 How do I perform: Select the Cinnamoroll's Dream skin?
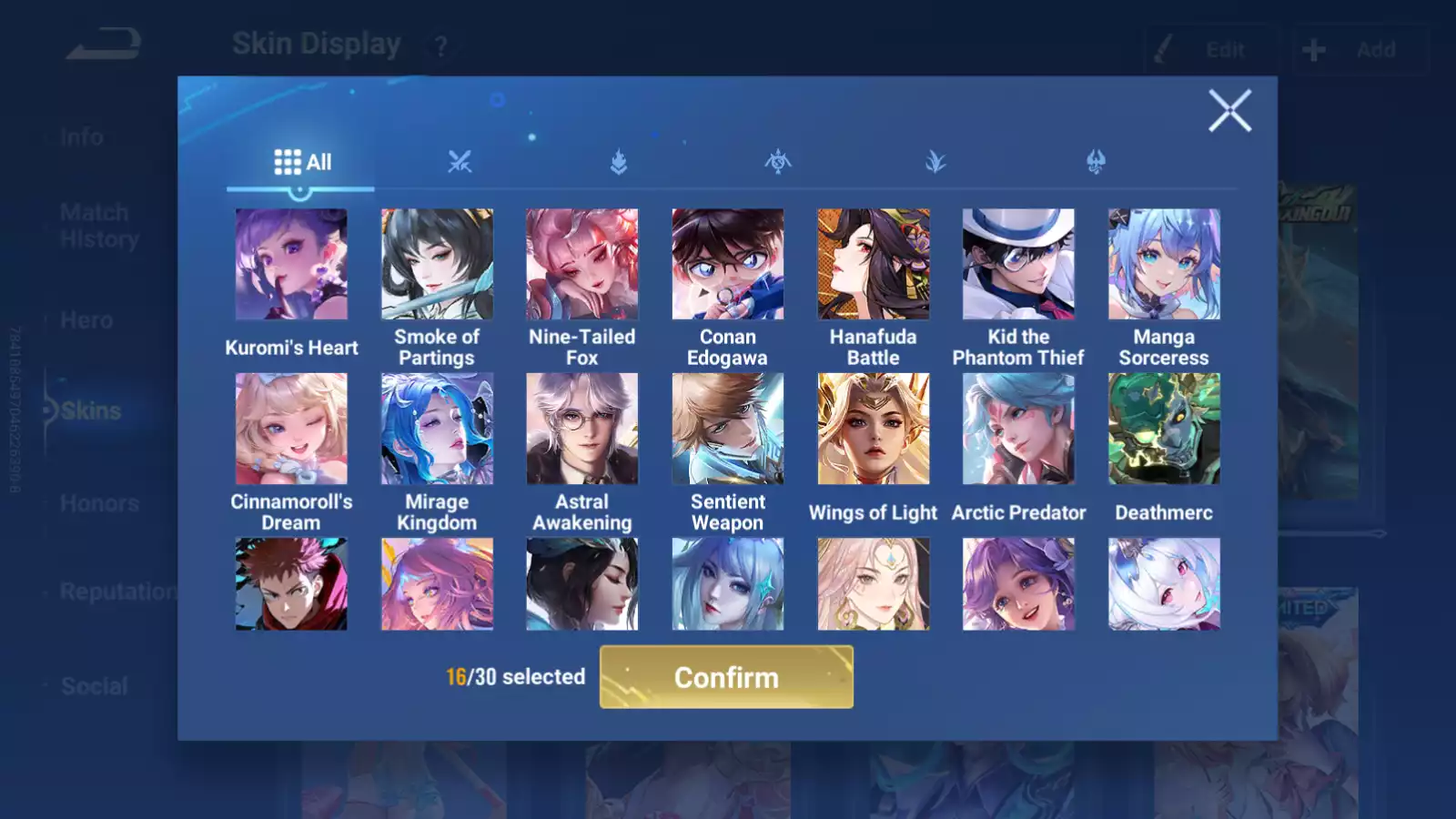[x=291, y=429]
